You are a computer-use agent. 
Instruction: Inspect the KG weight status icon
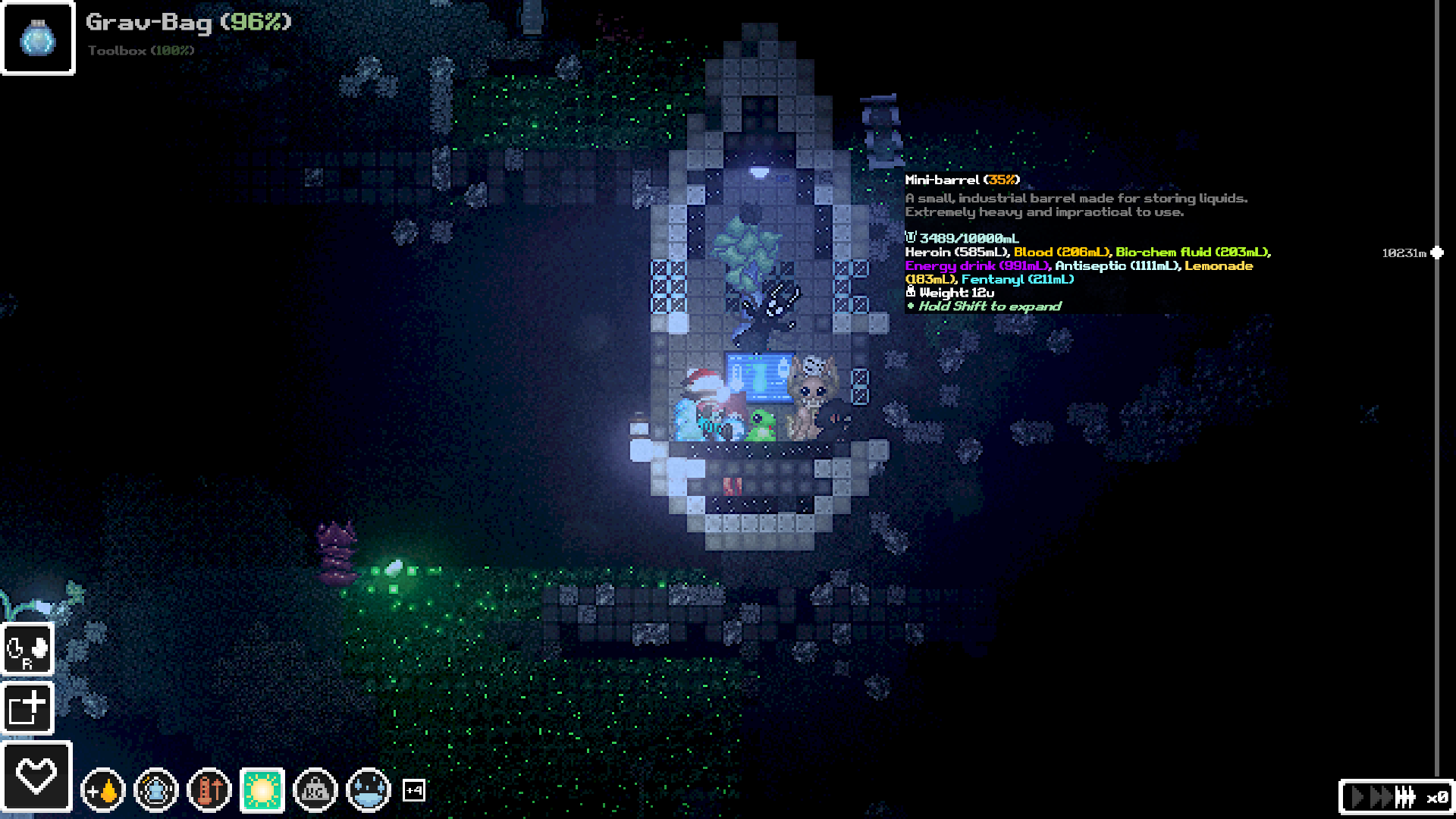tap(315, 791)
